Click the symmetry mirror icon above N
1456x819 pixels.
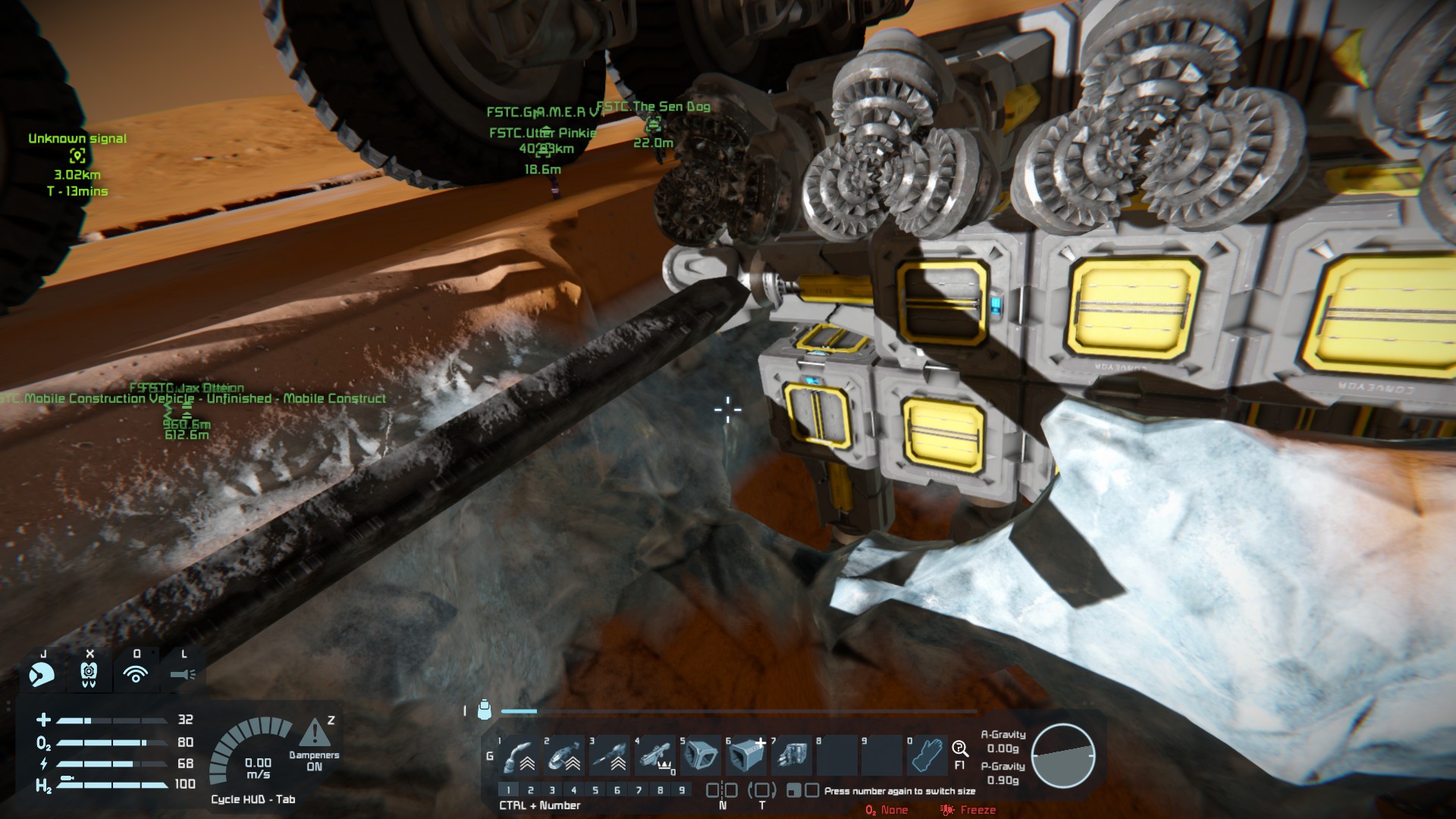[722, 790]
